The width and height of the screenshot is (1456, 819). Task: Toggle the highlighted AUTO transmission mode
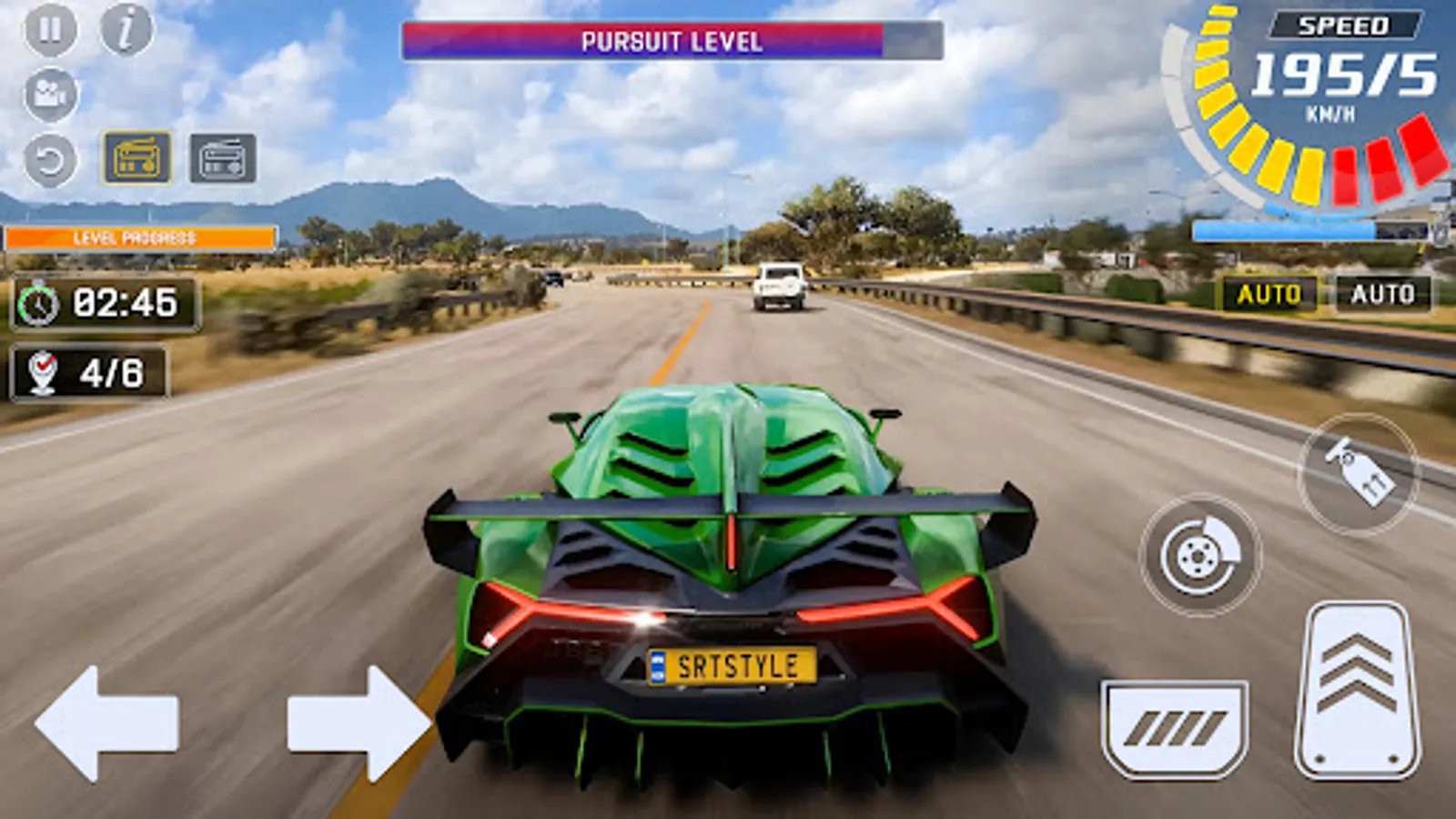click(1270, 293)
